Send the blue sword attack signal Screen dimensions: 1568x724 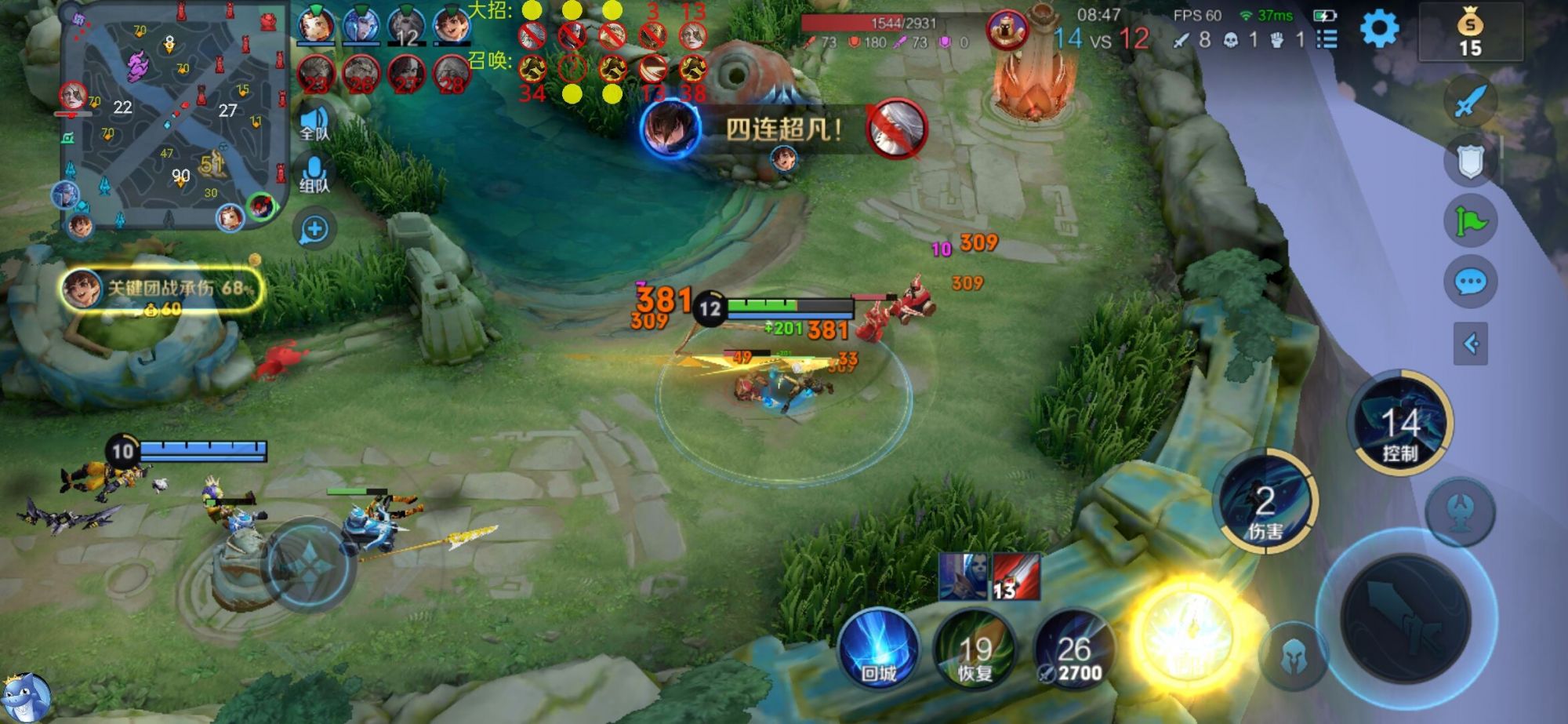click(x=1470, y=101)
